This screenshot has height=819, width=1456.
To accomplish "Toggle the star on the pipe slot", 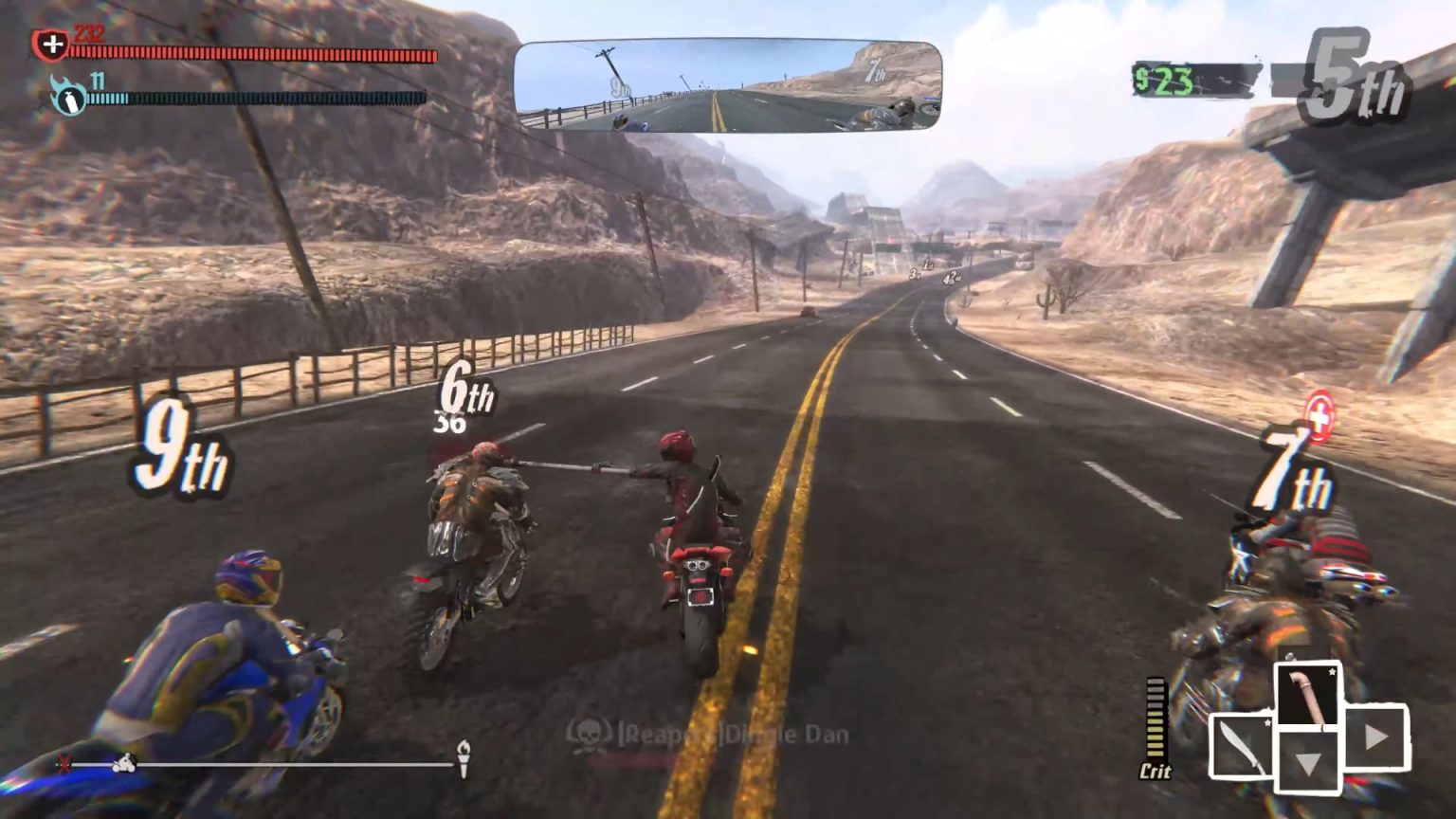I will click(x=1333, y=673).
